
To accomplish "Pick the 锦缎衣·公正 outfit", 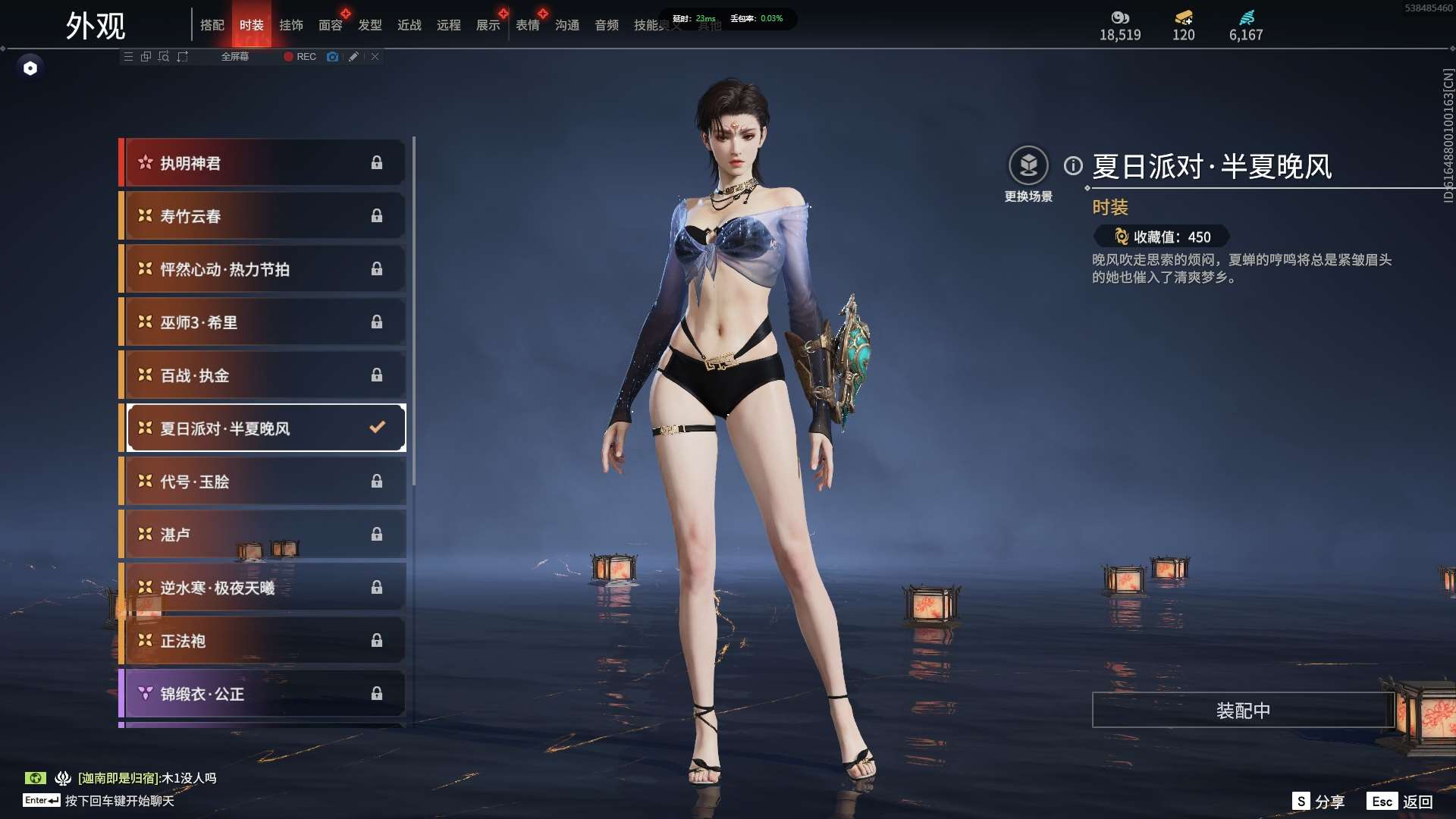I will (x=262, y=694).
